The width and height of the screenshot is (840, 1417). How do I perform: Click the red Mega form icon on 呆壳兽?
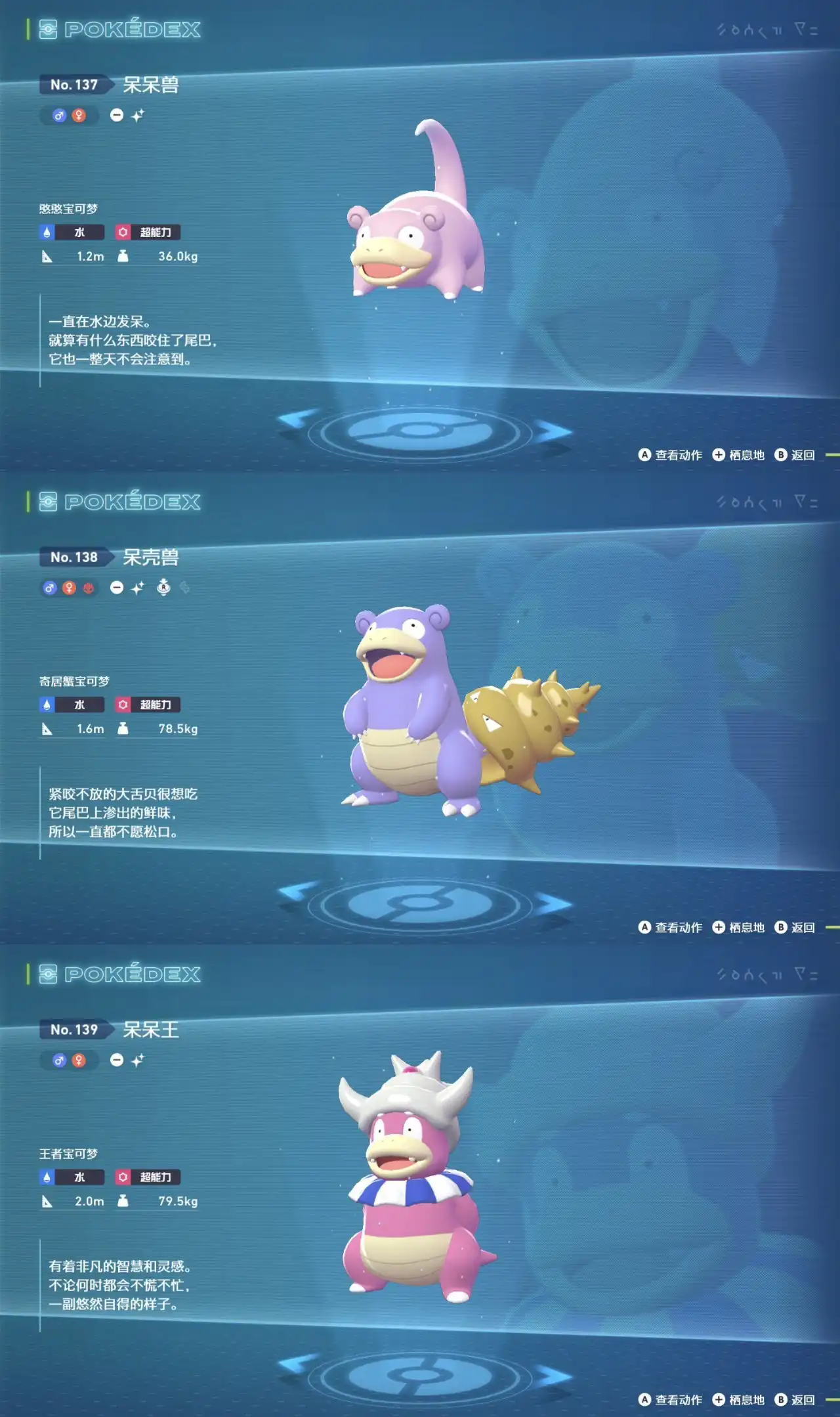pyautogui.click(x=89, y=587)
